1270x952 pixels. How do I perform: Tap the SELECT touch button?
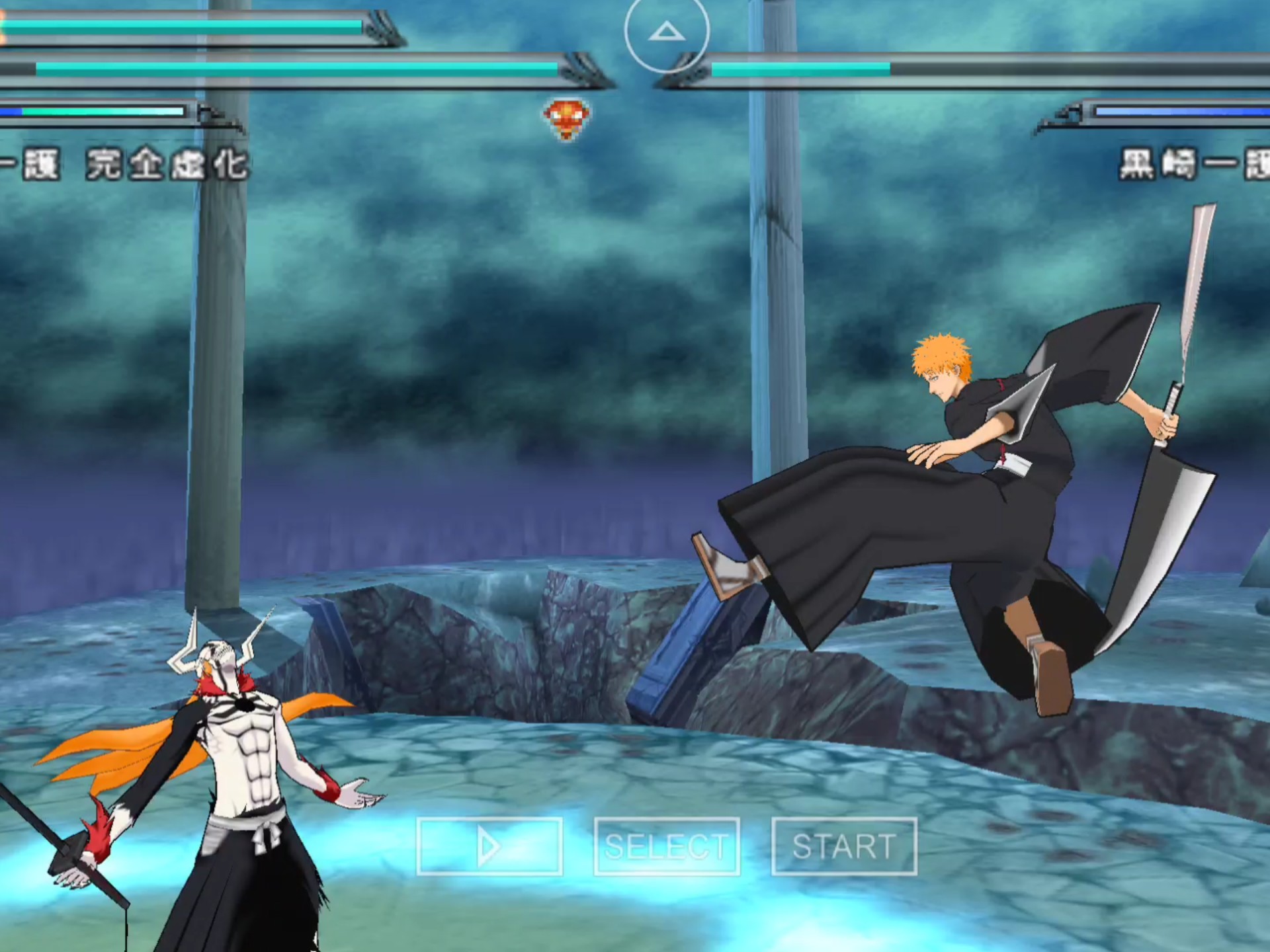pyautogui.click(x=666, y=846)
